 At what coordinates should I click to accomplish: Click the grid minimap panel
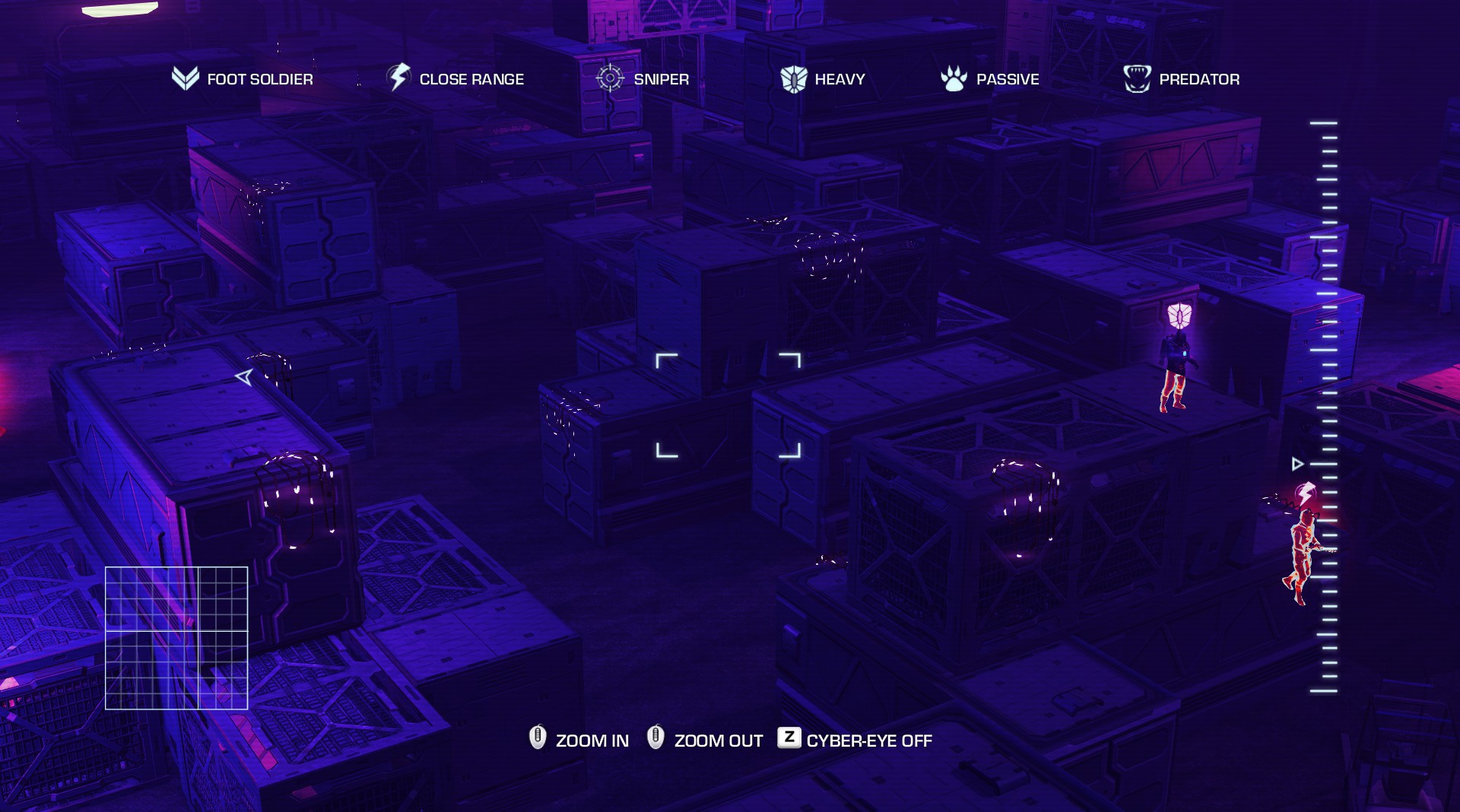tap(176, 638)
